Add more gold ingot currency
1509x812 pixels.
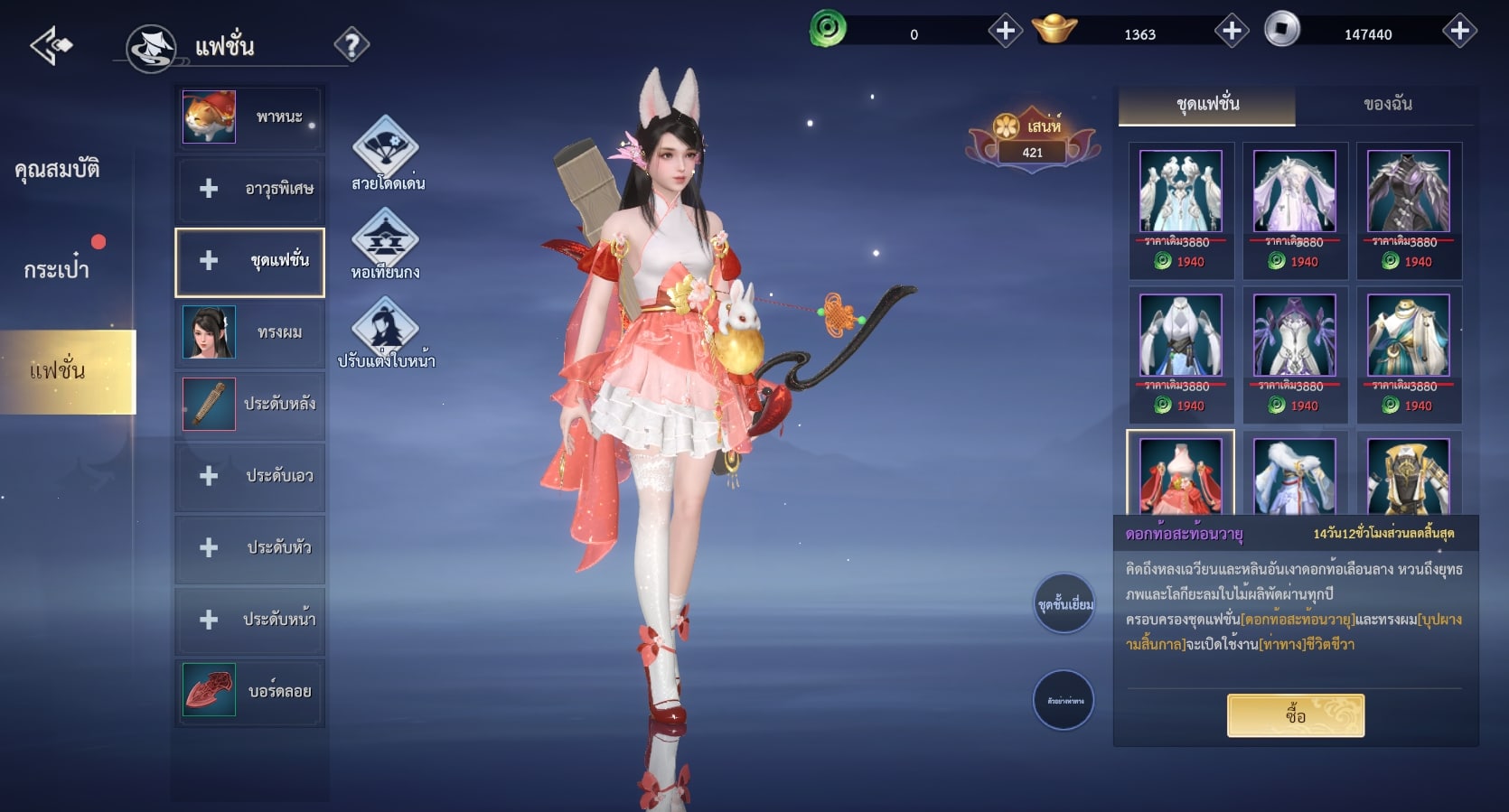(x=1231, y=32)
